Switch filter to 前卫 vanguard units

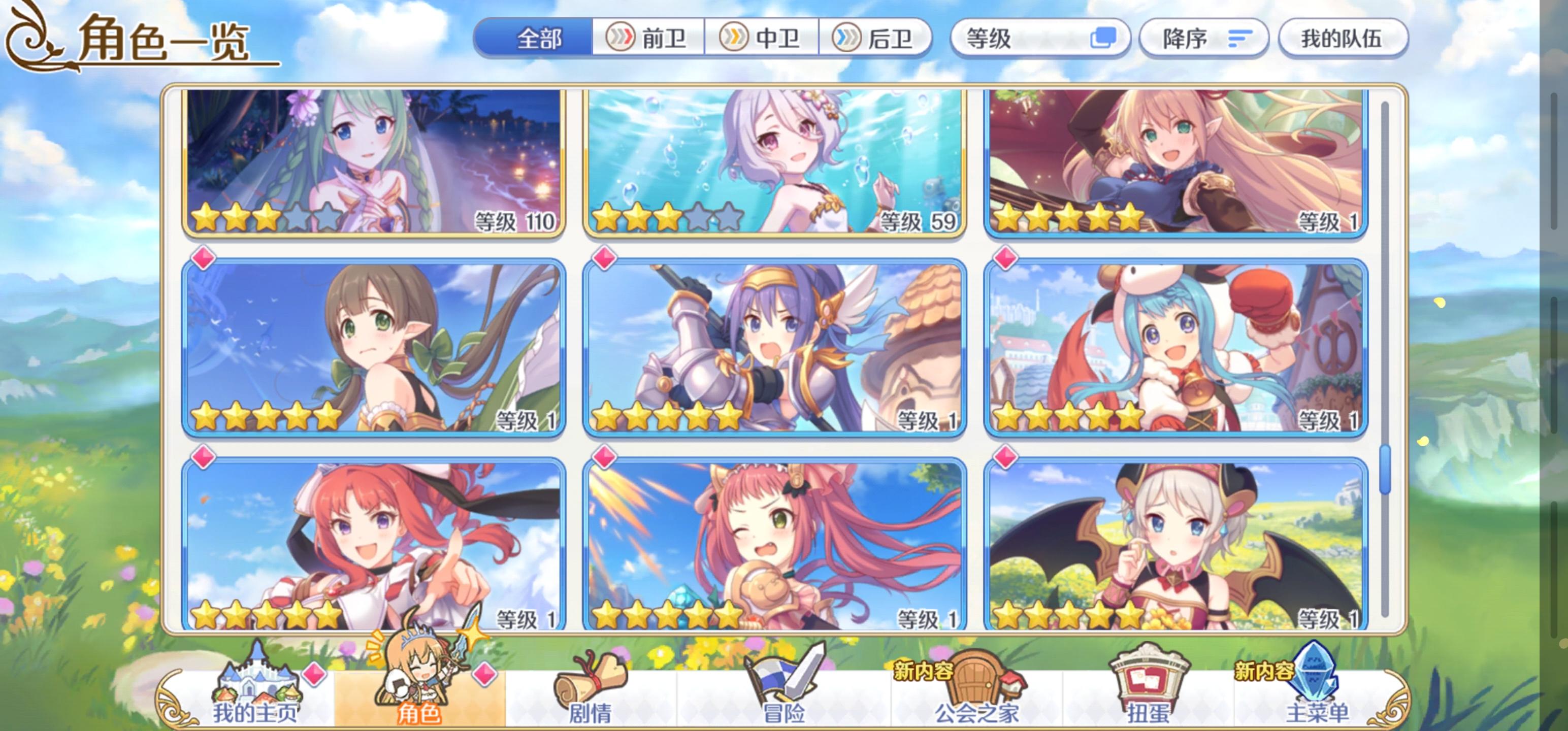[x=647, y=38]
